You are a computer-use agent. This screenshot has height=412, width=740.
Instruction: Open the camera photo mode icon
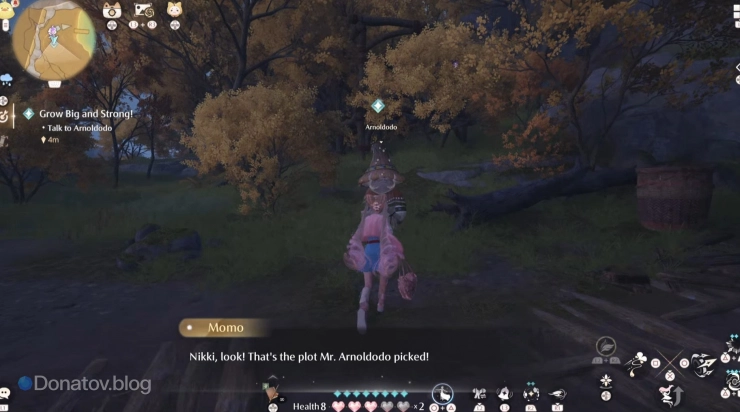(x=146, y=11)
